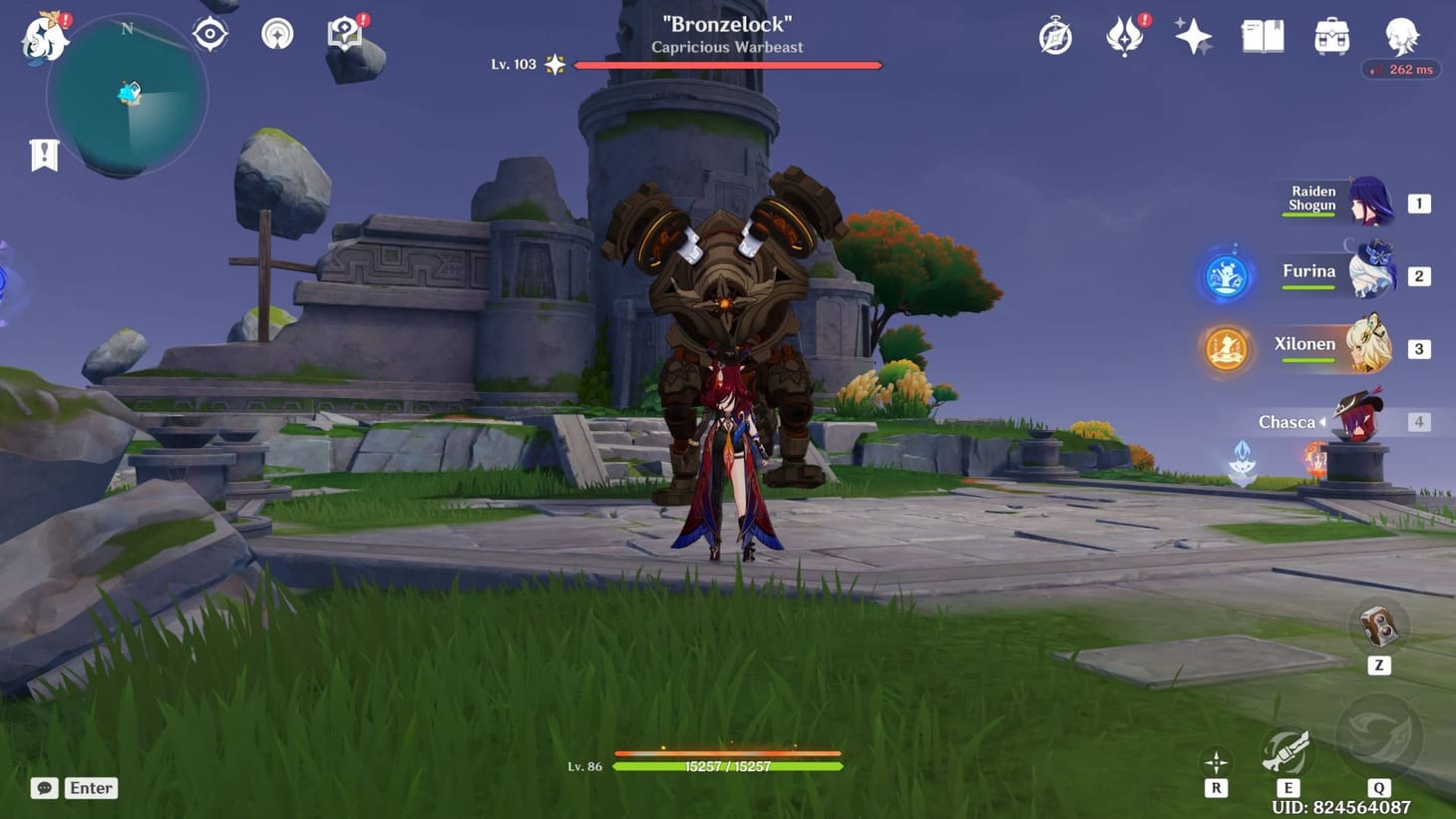Activate Furina's ready elemental burst
Image resolution: width=1456 pixels, height=819 pixels.
click(x=1226, y=277)
